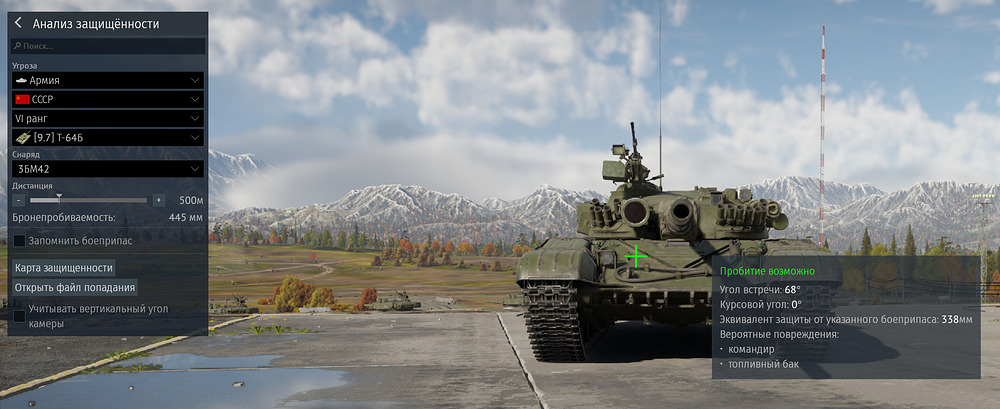Click Открыть файл попадания button
The image size is (1000, 409).
(75, 288)
